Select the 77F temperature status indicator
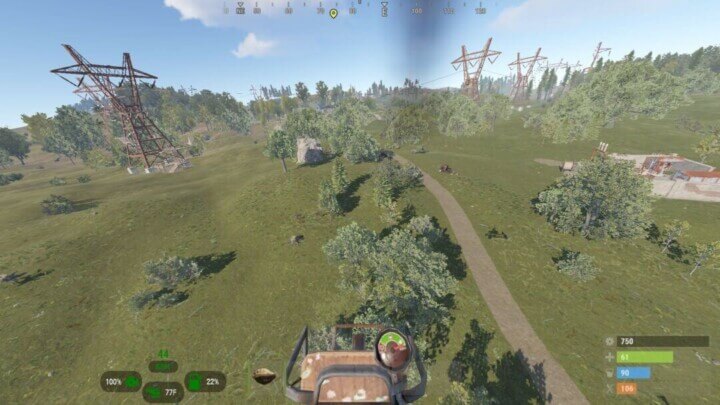Screen dimensions: 720x405 click(163, 392)
